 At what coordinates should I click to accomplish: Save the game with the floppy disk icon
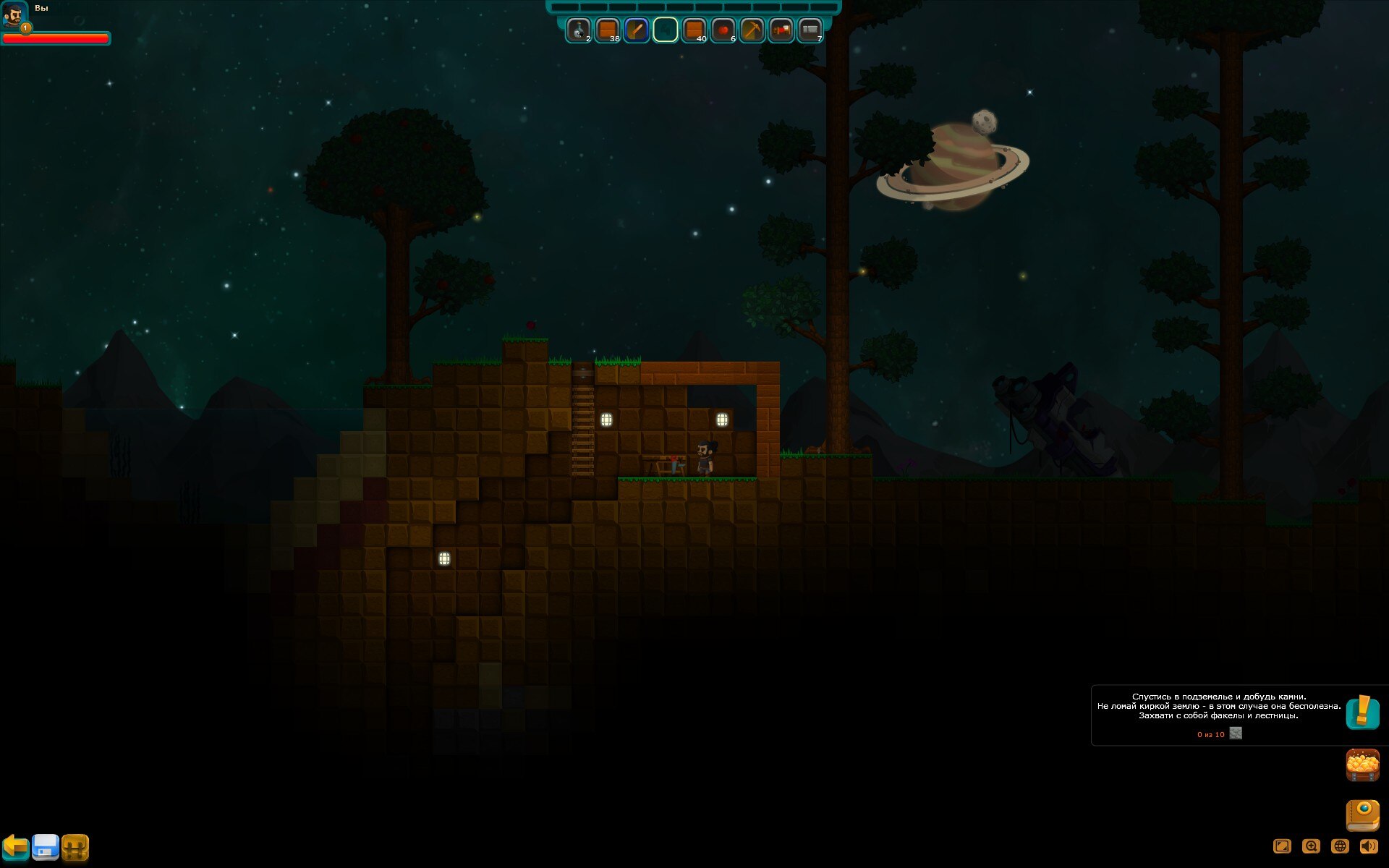(45, 846)
